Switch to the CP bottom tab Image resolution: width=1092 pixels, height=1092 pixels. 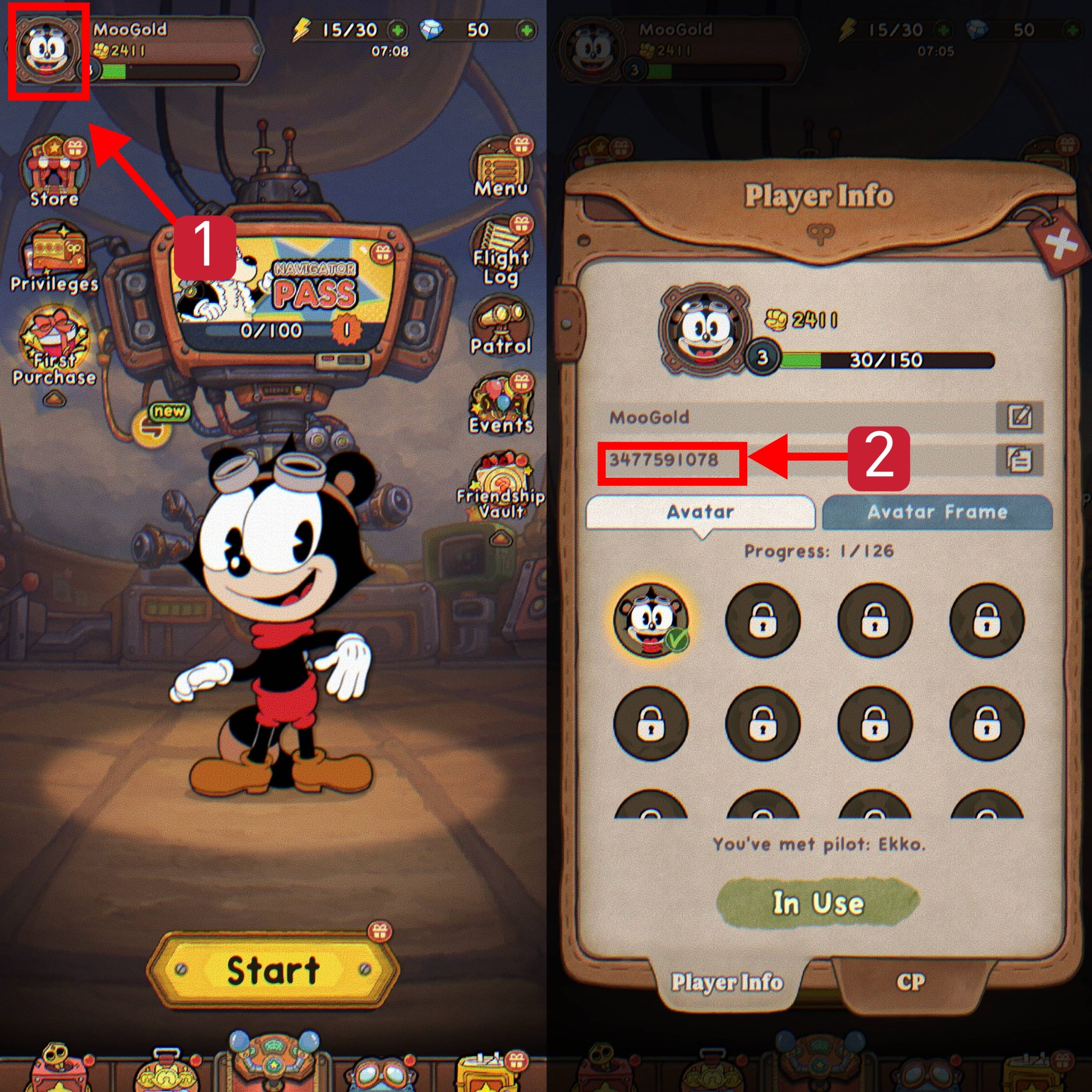tap(911, 982)
